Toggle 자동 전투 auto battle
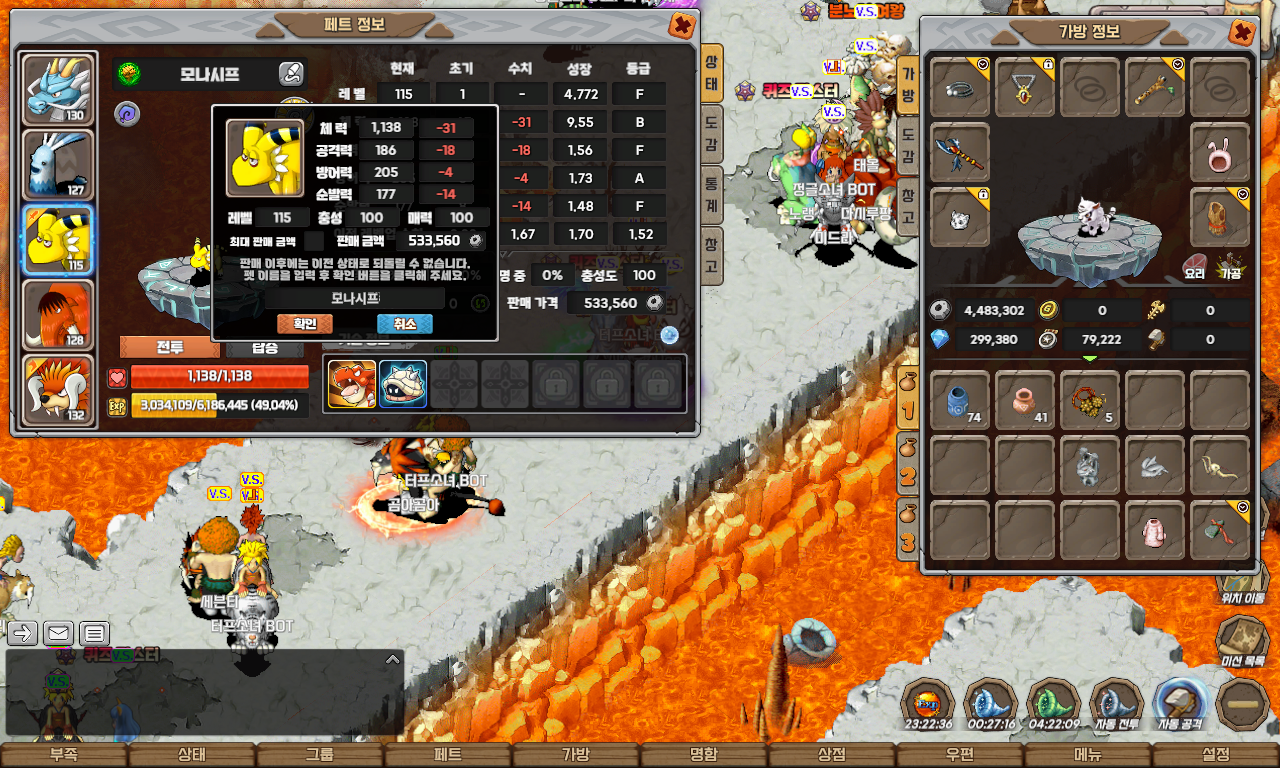1280x768 pixels. (x=1116, y=702)
